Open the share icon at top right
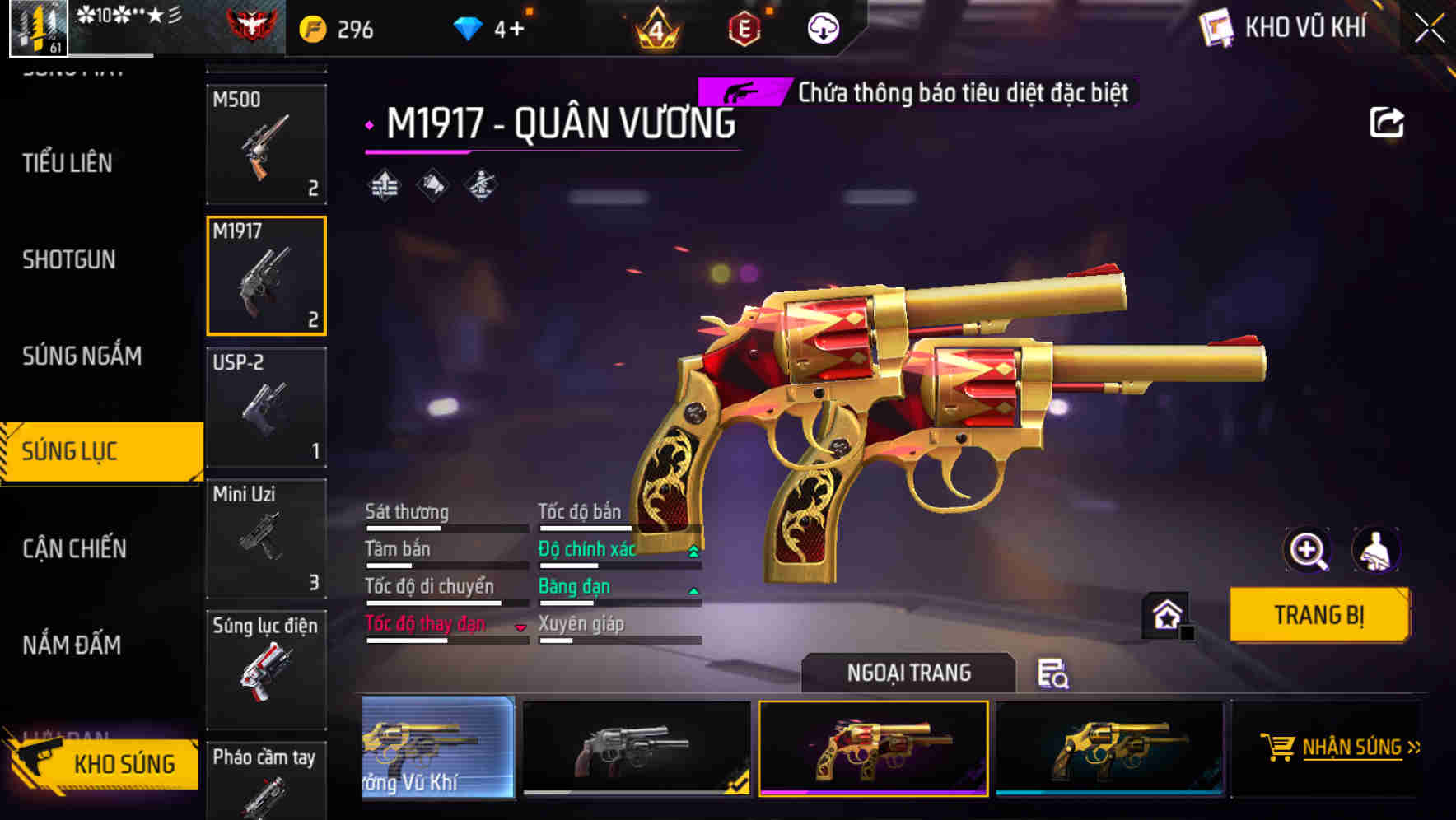Viewport: 1456px width, 820px height. (x=1388, y=122)
